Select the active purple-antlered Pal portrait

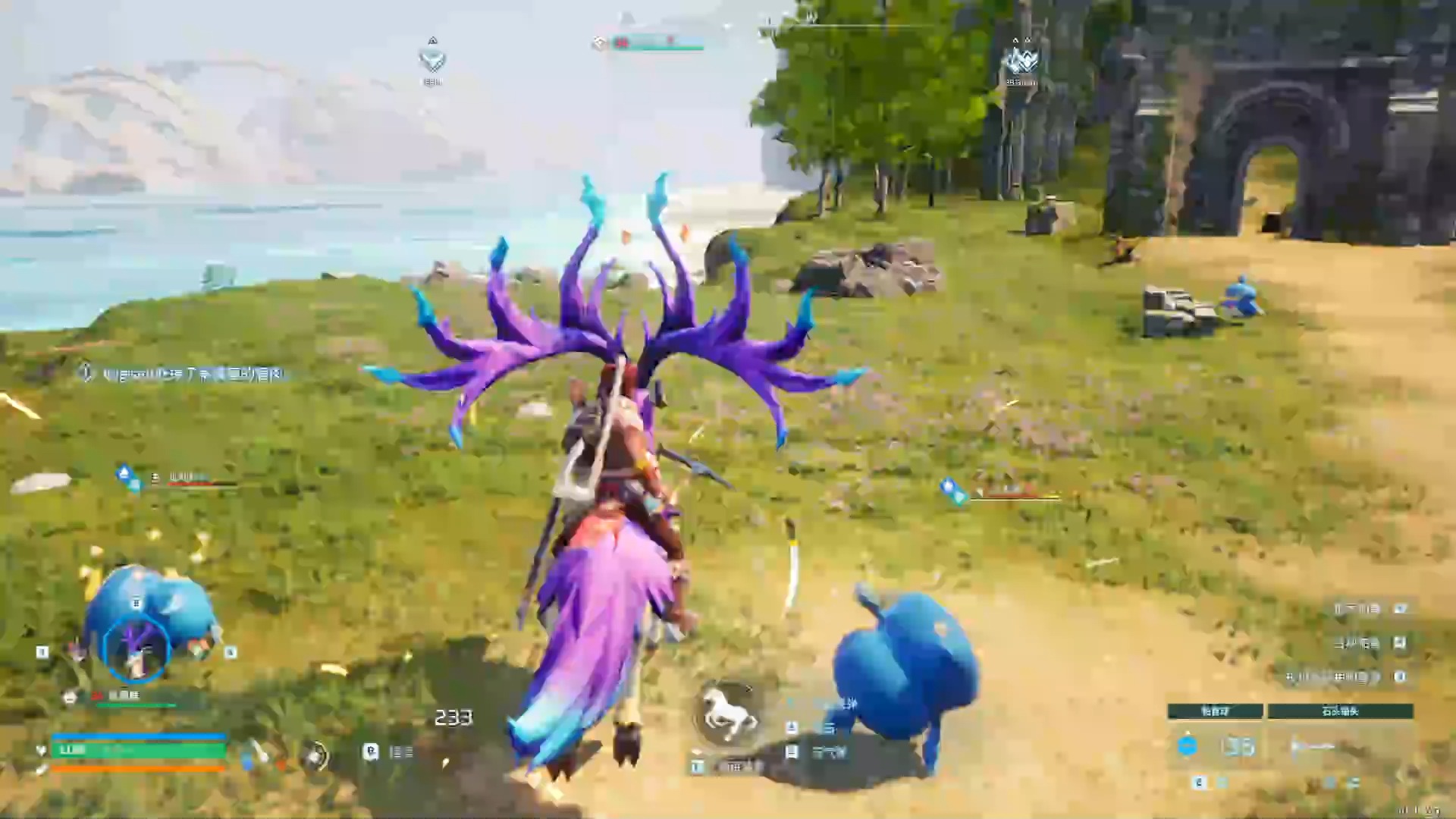[136, 649]
